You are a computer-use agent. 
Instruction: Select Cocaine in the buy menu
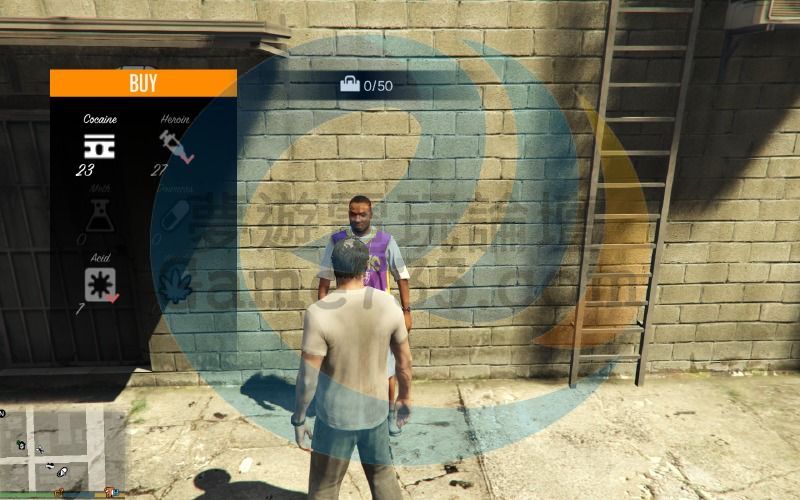[x=99, y=144]
